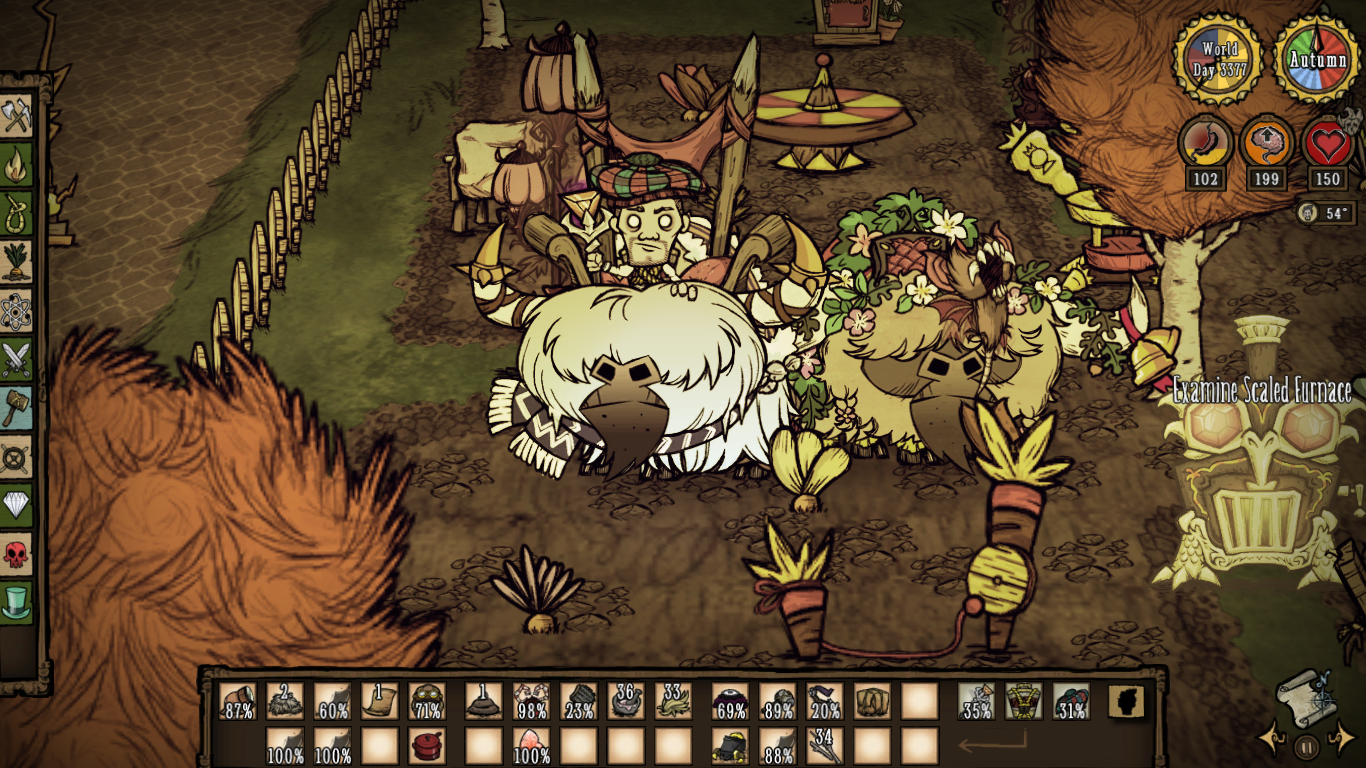Image resolution: width=1366 pixels, height=768 pixels.
Task: Rotate the camera with the left arrow
Action: [1272, 740]
